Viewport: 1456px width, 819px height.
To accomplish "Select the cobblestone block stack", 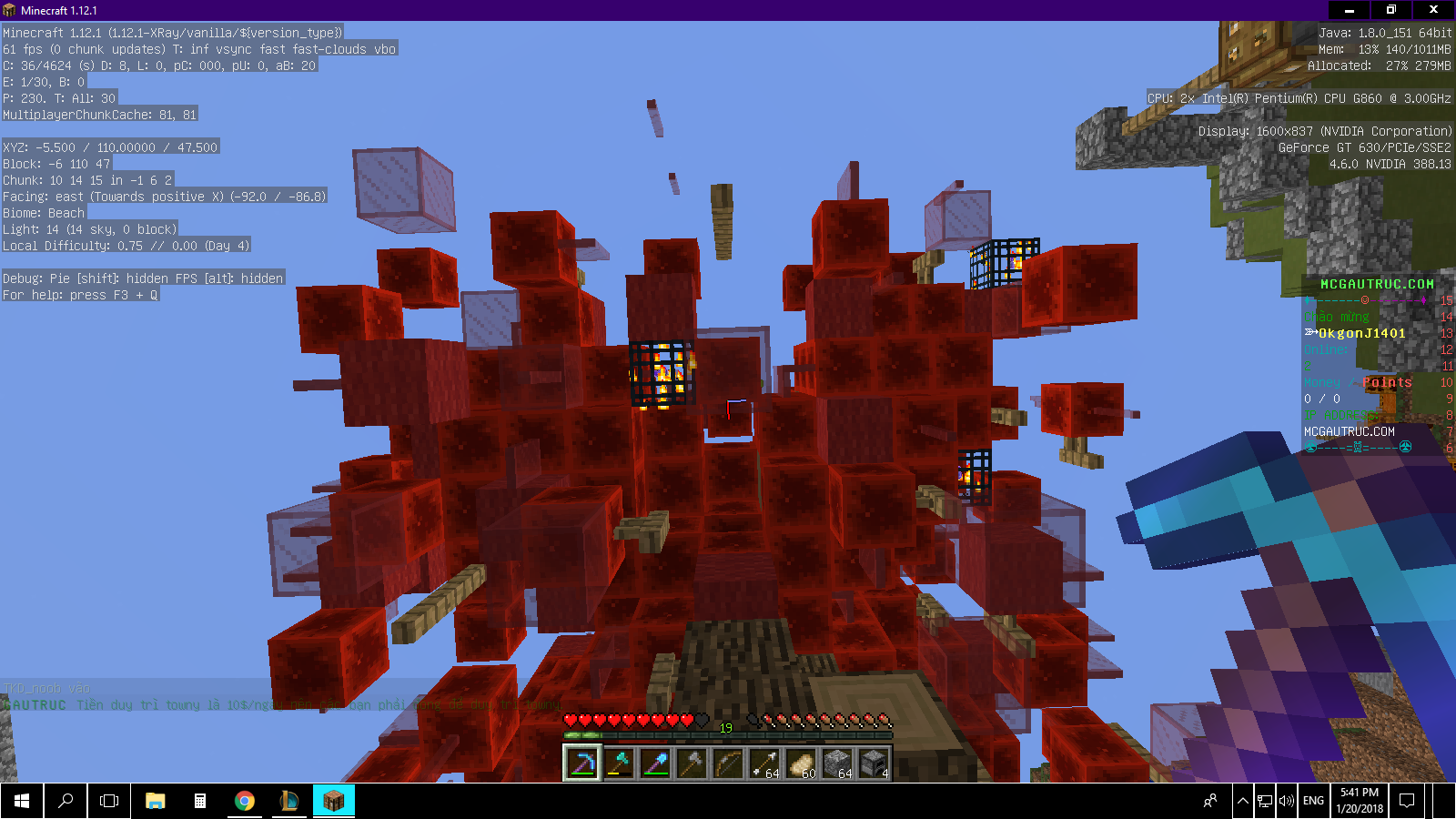I will (x=837, y=763).
